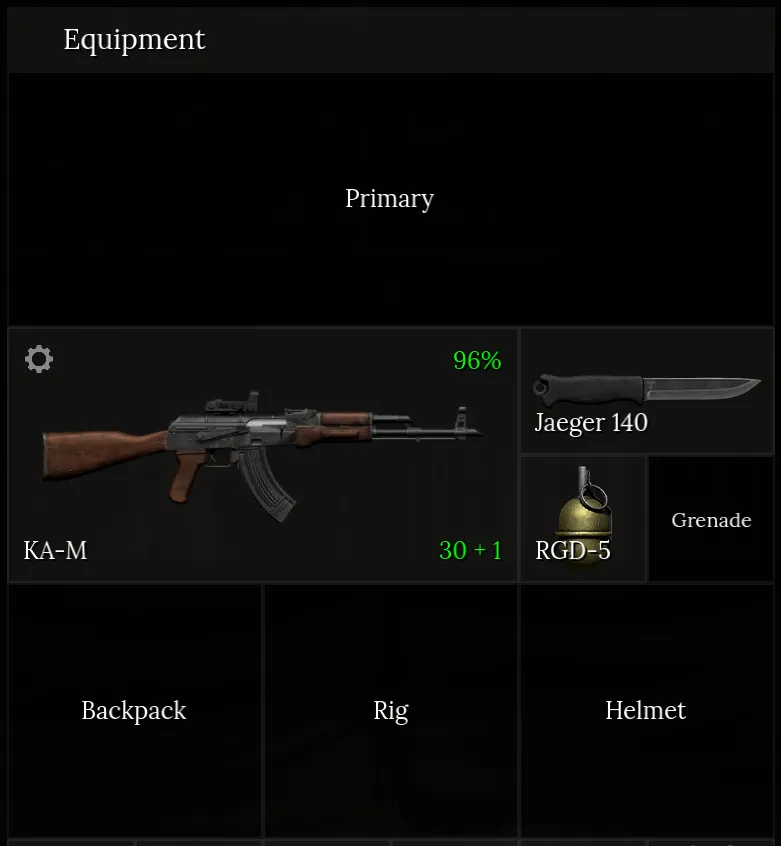Screen dimensions: 781x846
Task: Open the gear icon on KA-M
Action: click(39, 359)
